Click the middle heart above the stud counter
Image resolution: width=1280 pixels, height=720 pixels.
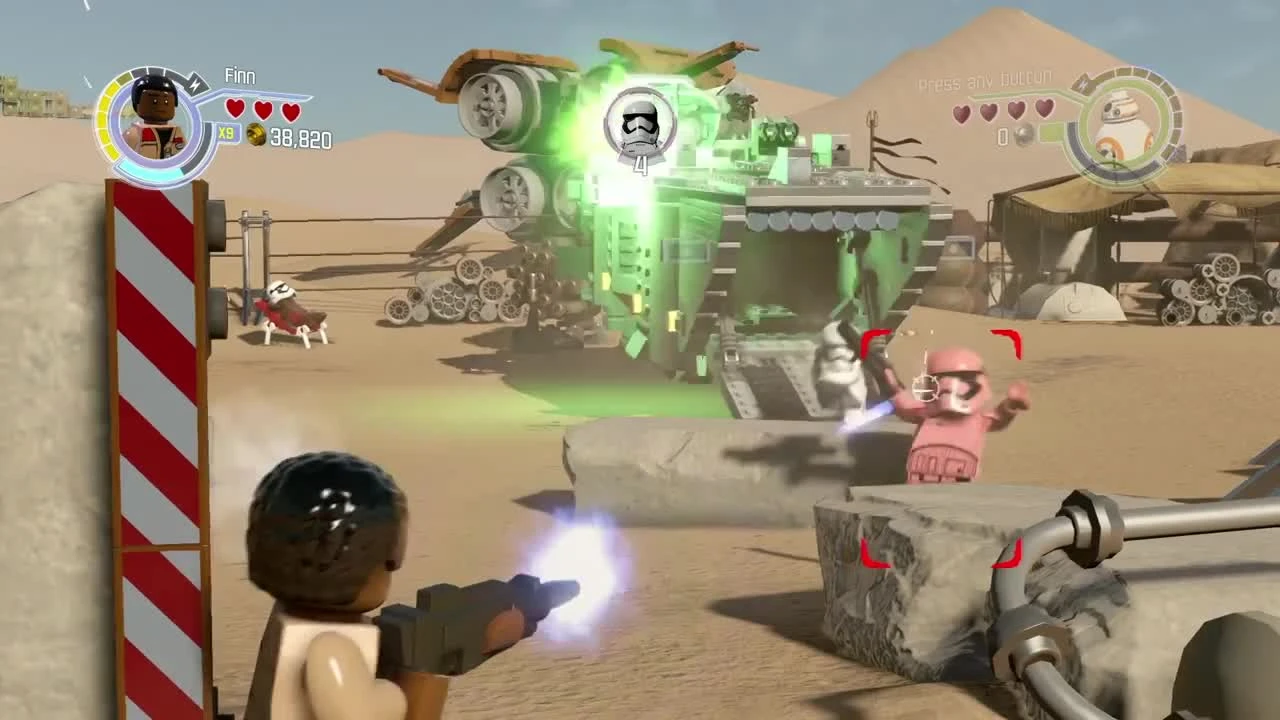coord(261,109)
